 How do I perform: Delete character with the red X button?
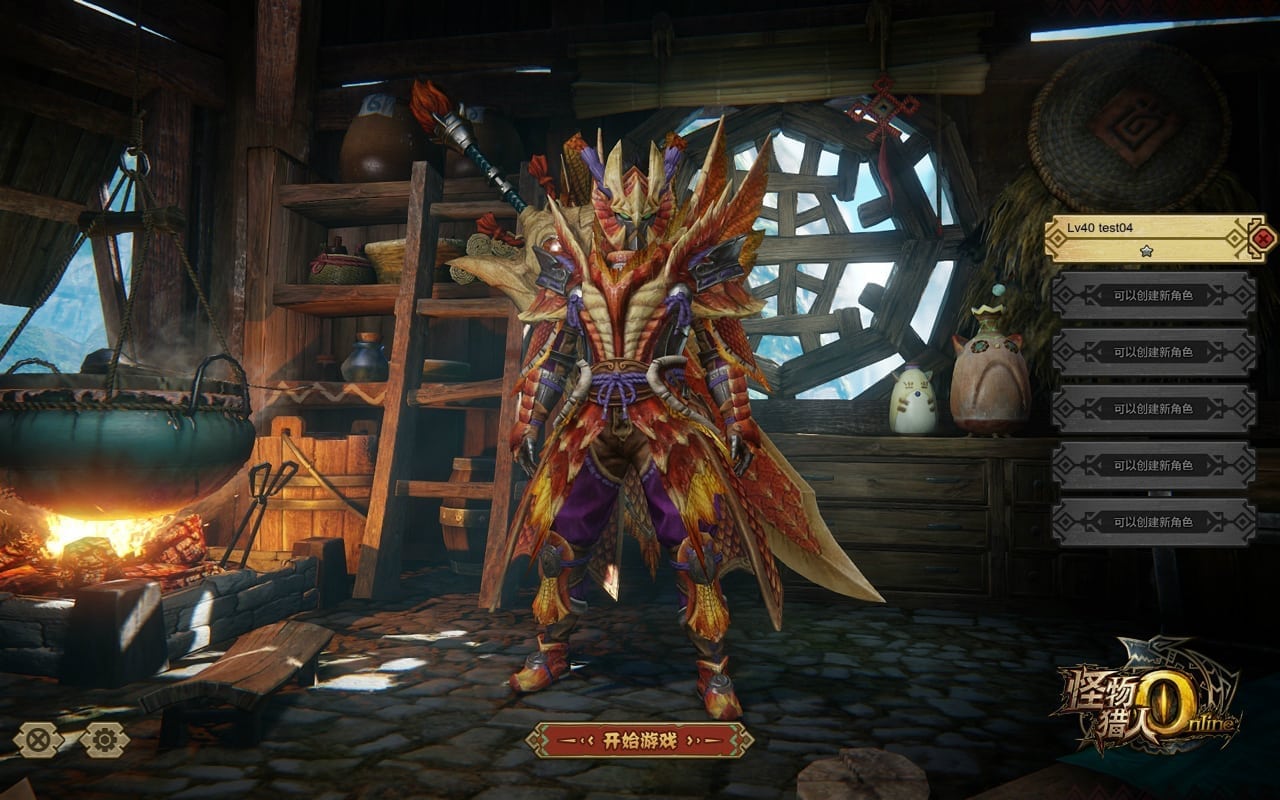click(1264, 238)
